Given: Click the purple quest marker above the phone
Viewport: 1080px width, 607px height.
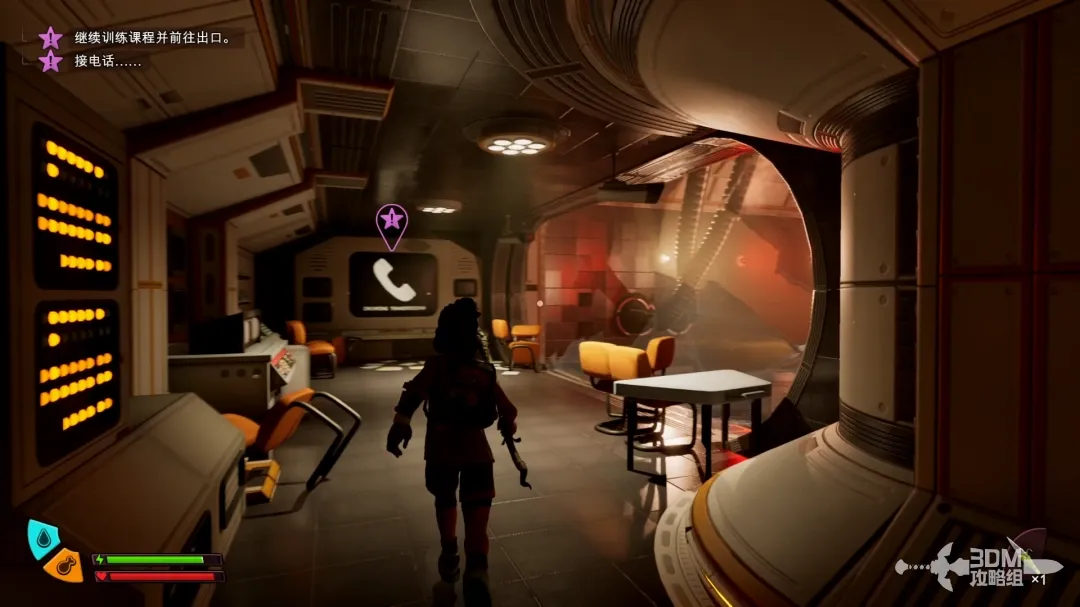Looking at the screenshot, I should click(x=391, y=222).
